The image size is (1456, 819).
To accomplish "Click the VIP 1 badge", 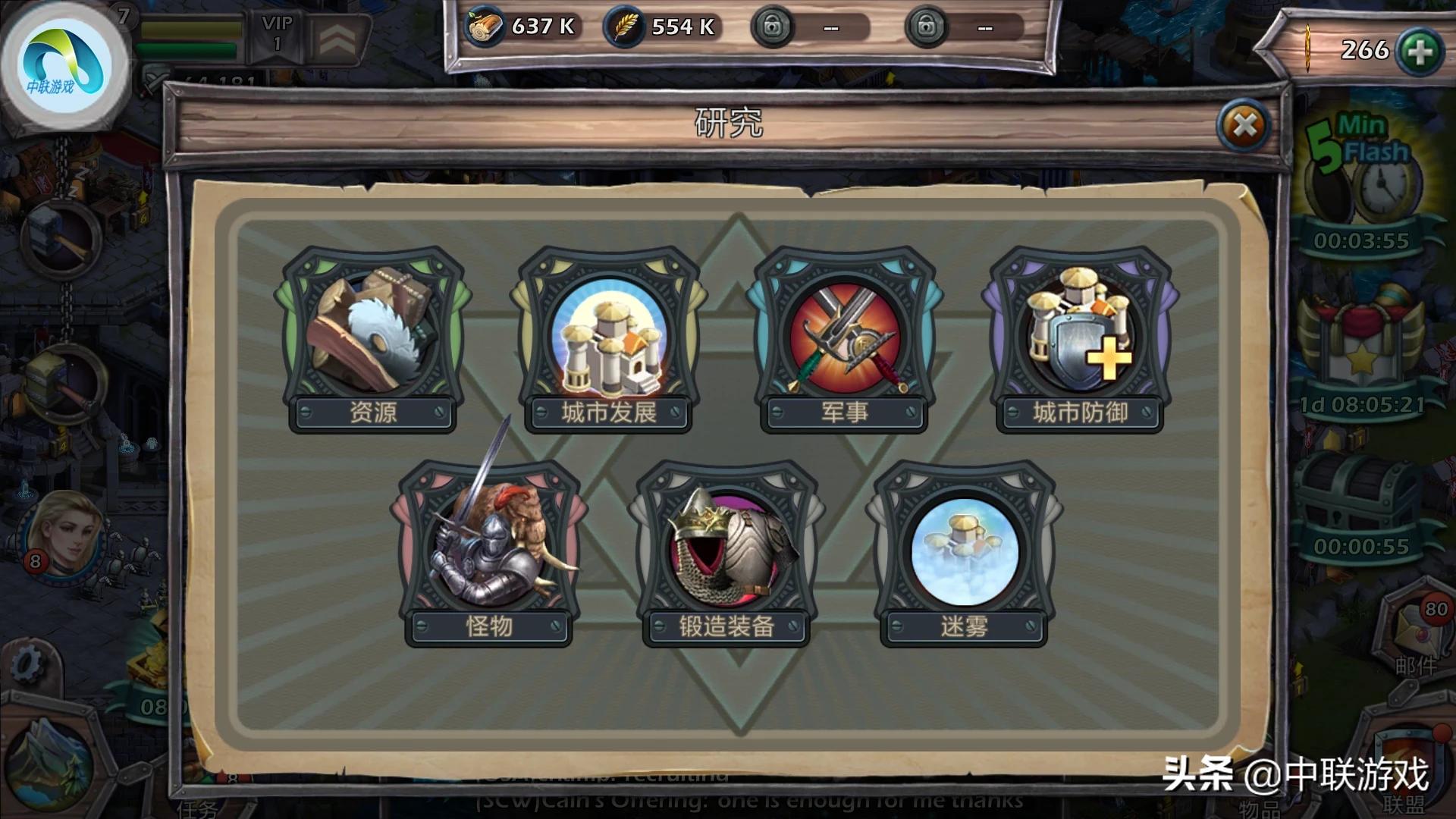I will (277, 34).
